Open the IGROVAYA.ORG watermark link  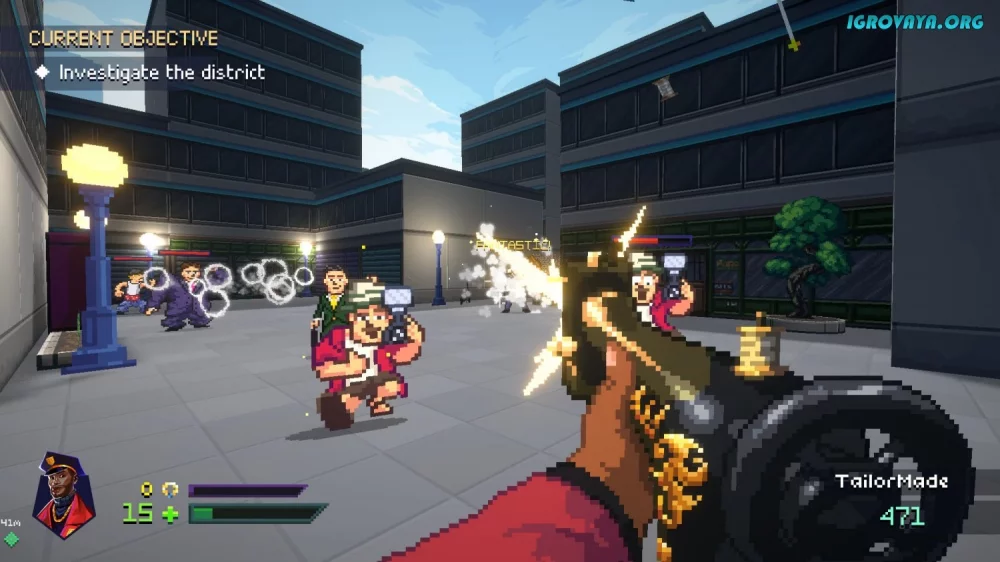(x=916, y=19)
